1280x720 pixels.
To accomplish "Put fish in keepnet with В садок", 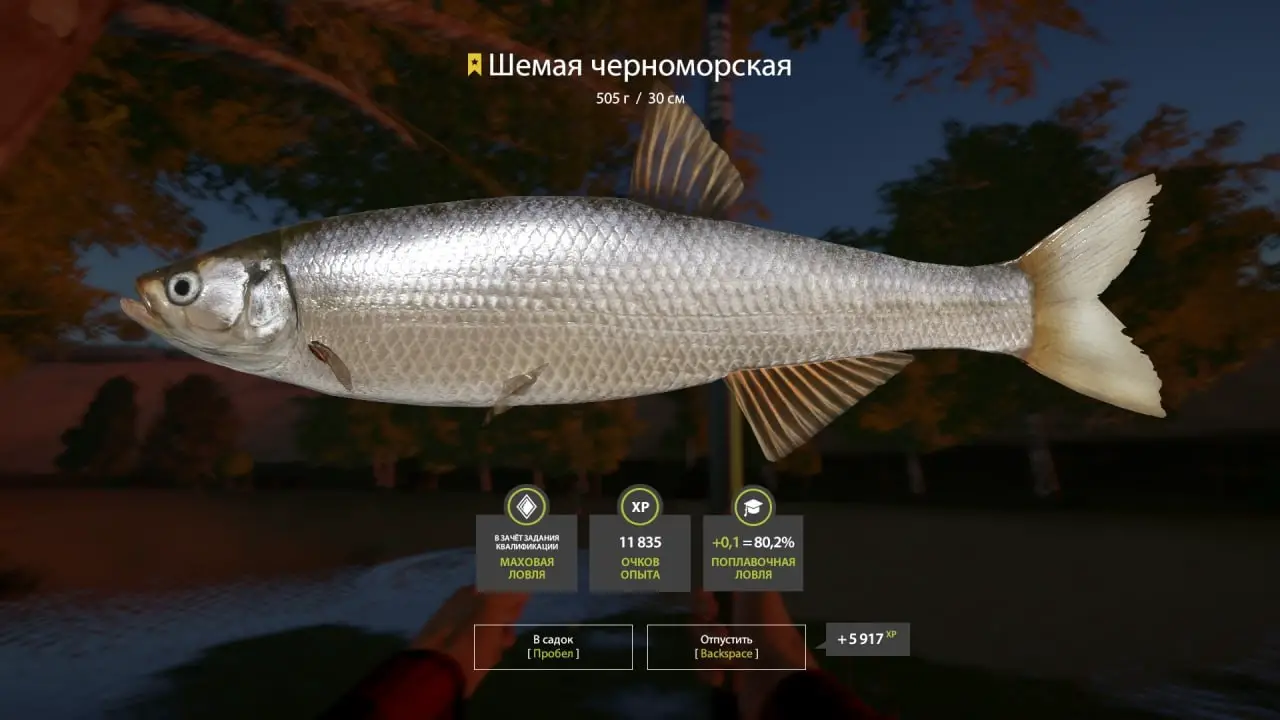I will coord(553,646).
